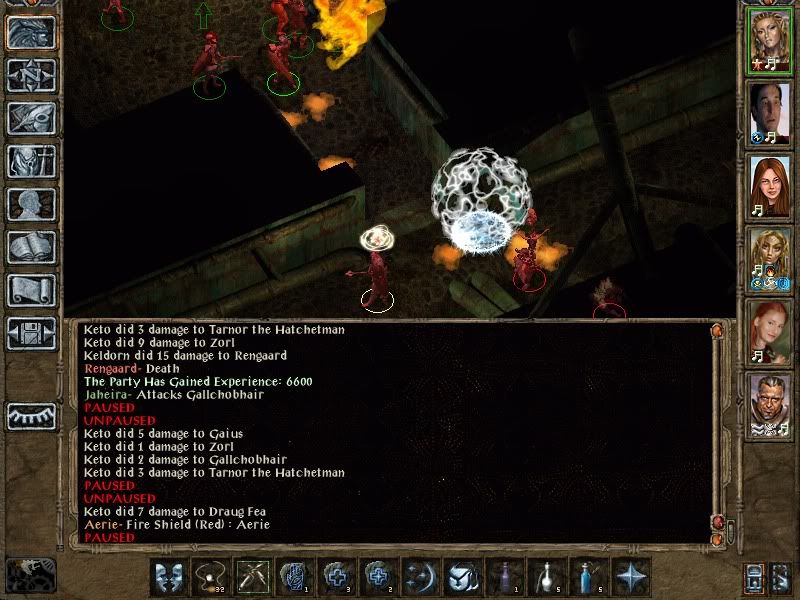Use the white flask quick item

[x=546, y=577]
